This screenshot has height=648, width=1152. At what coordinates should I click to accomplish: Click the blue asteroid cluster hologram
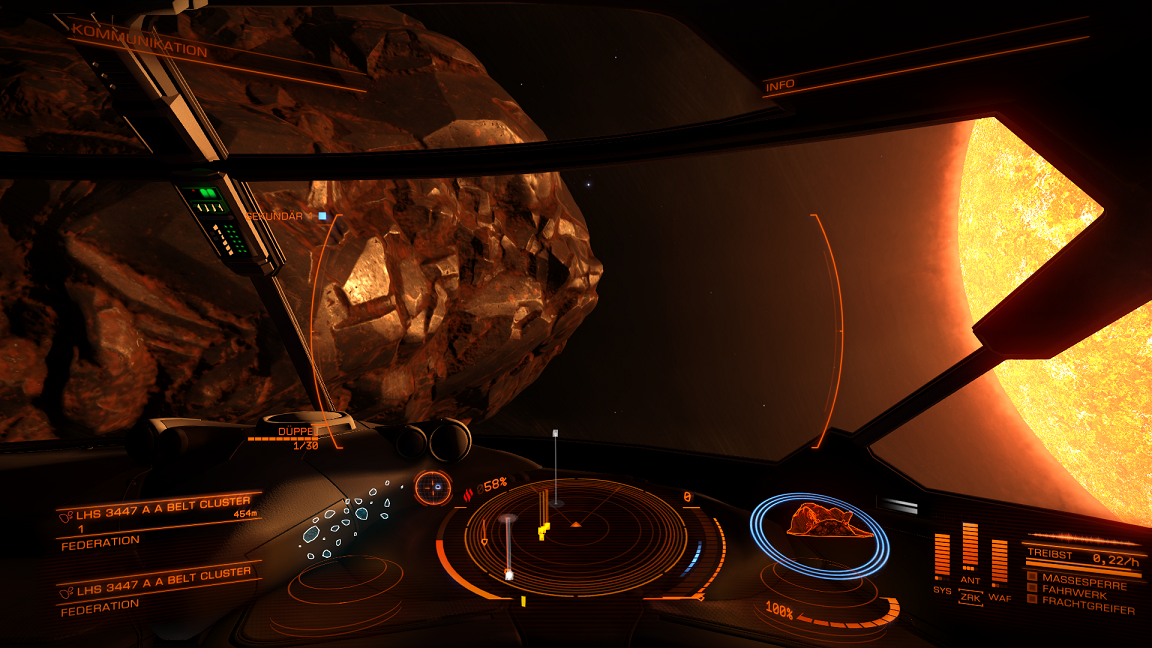[x=345, y=522]
